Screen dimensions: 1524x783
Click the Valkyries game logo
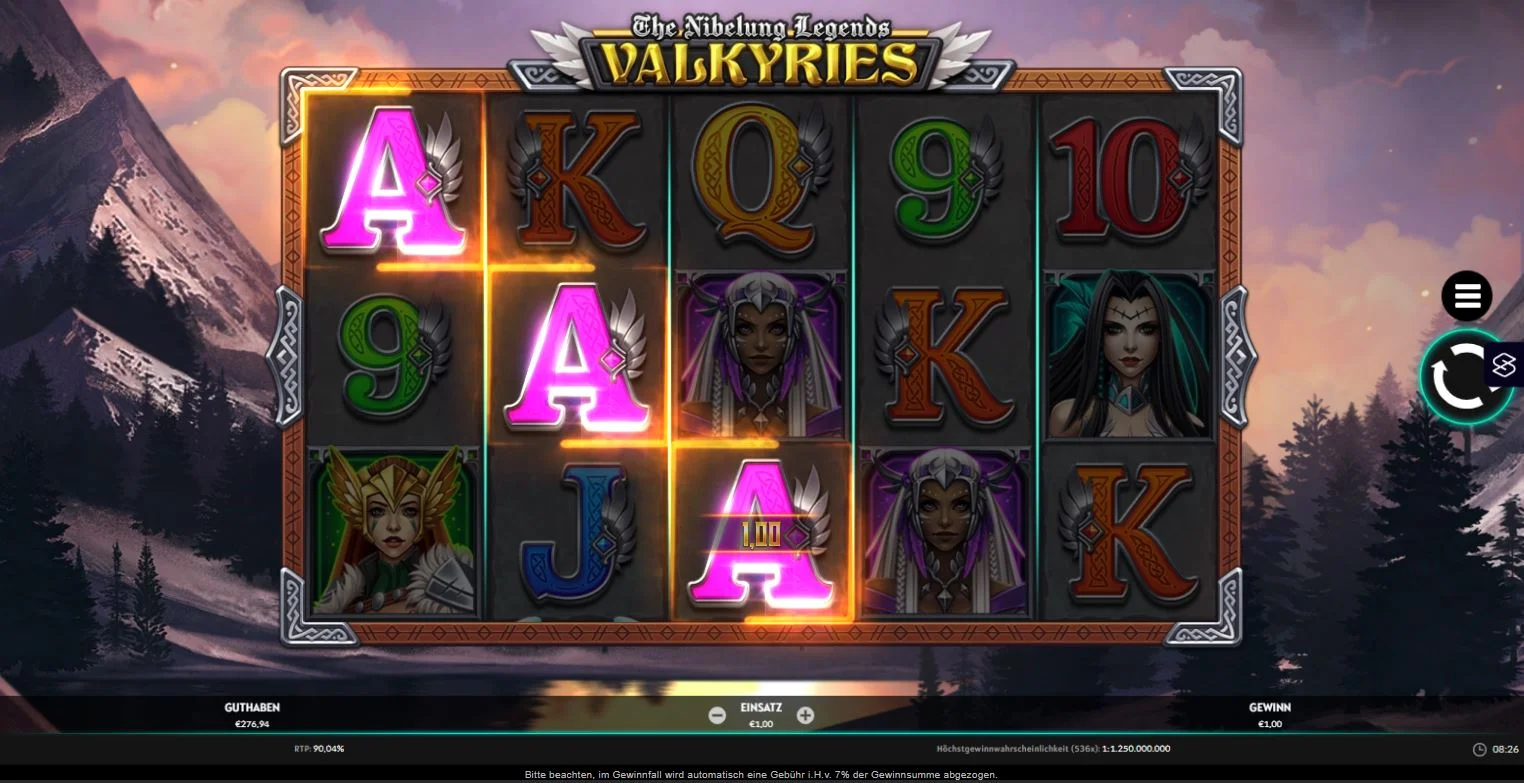762,45
